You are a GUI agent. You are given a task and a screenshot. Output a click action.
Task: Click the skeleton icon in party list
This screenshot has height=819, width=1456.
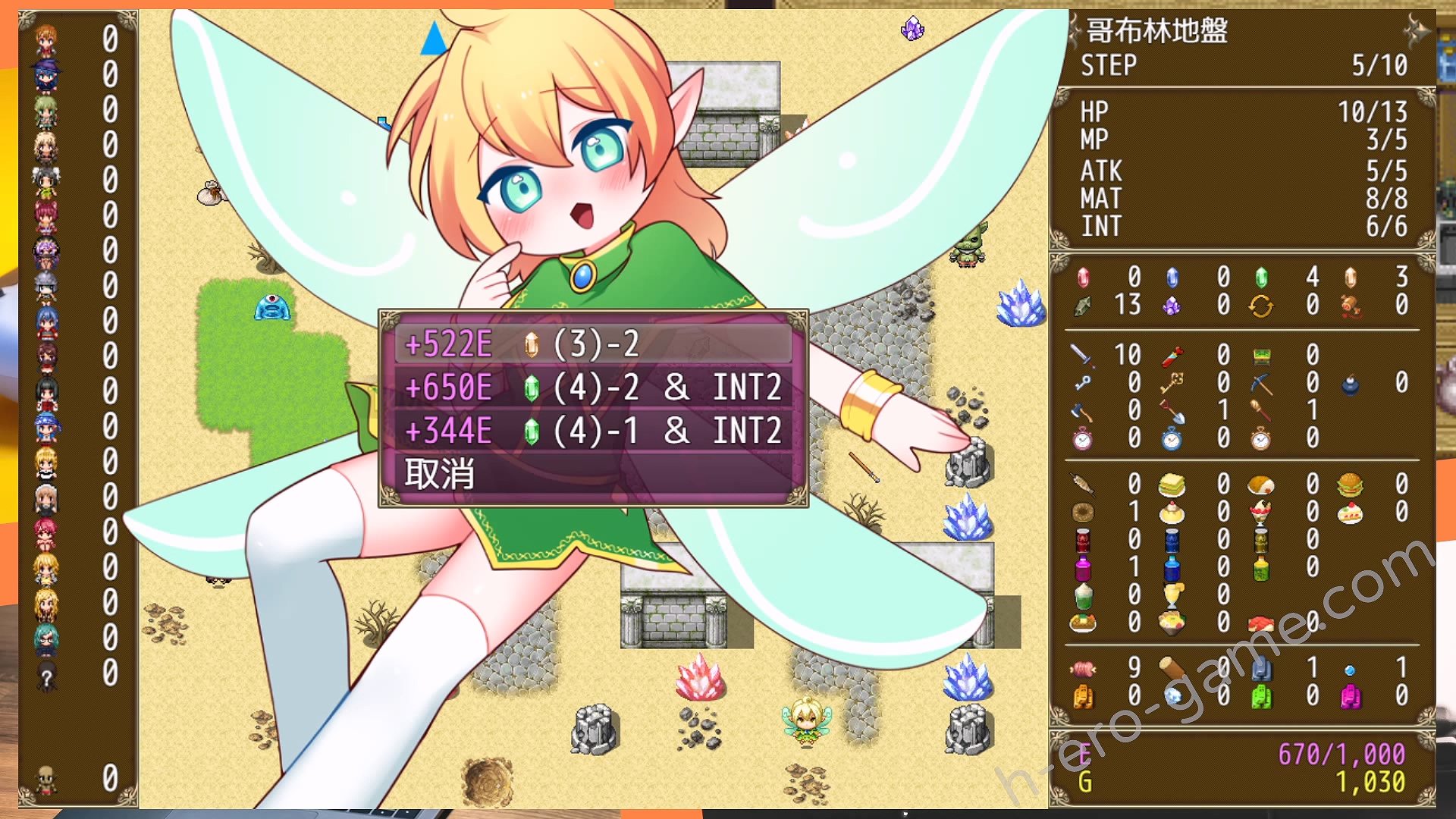[x=46, y=779]
